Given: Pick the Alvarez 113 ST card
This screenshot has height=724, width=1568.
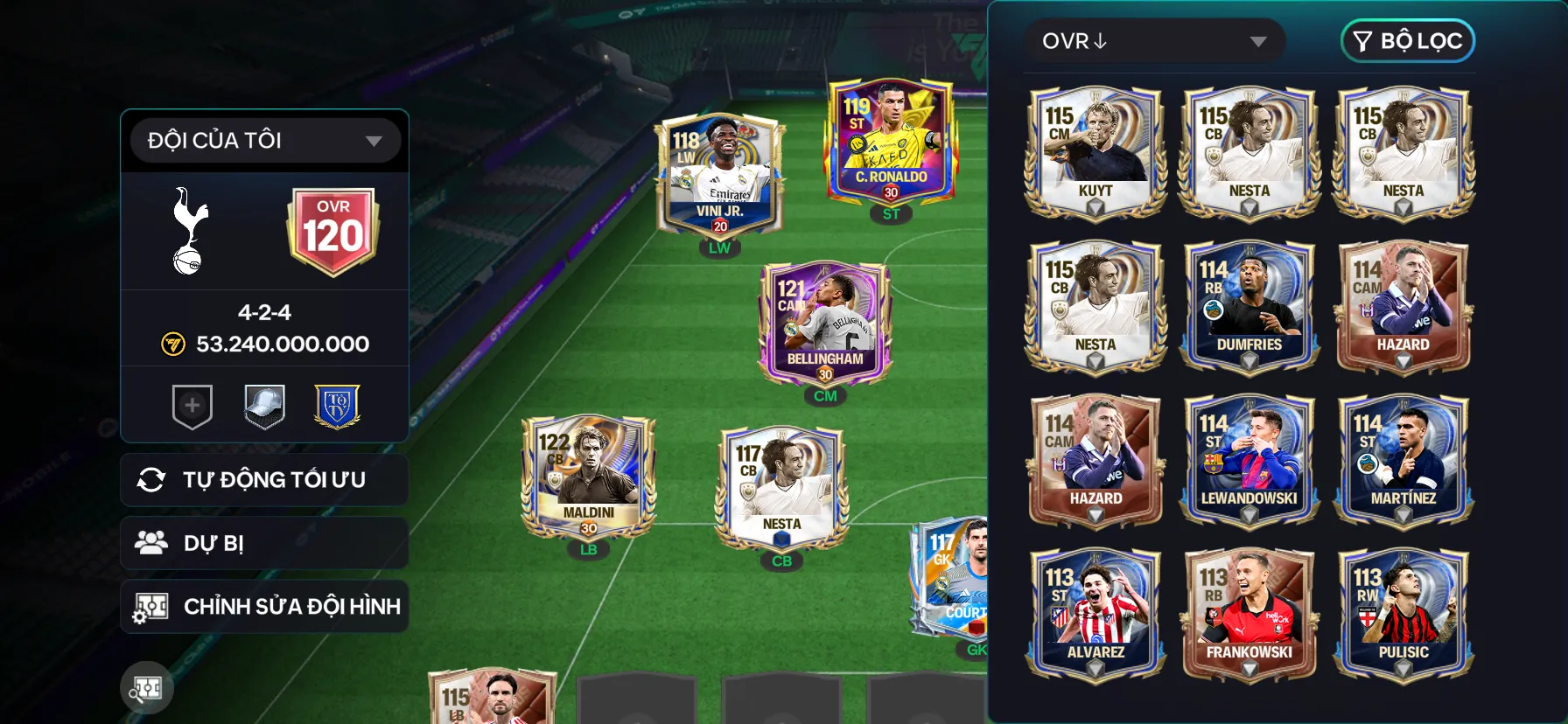Looking at the screenshot, I should pyautogui.click(x=1095, y=614).
